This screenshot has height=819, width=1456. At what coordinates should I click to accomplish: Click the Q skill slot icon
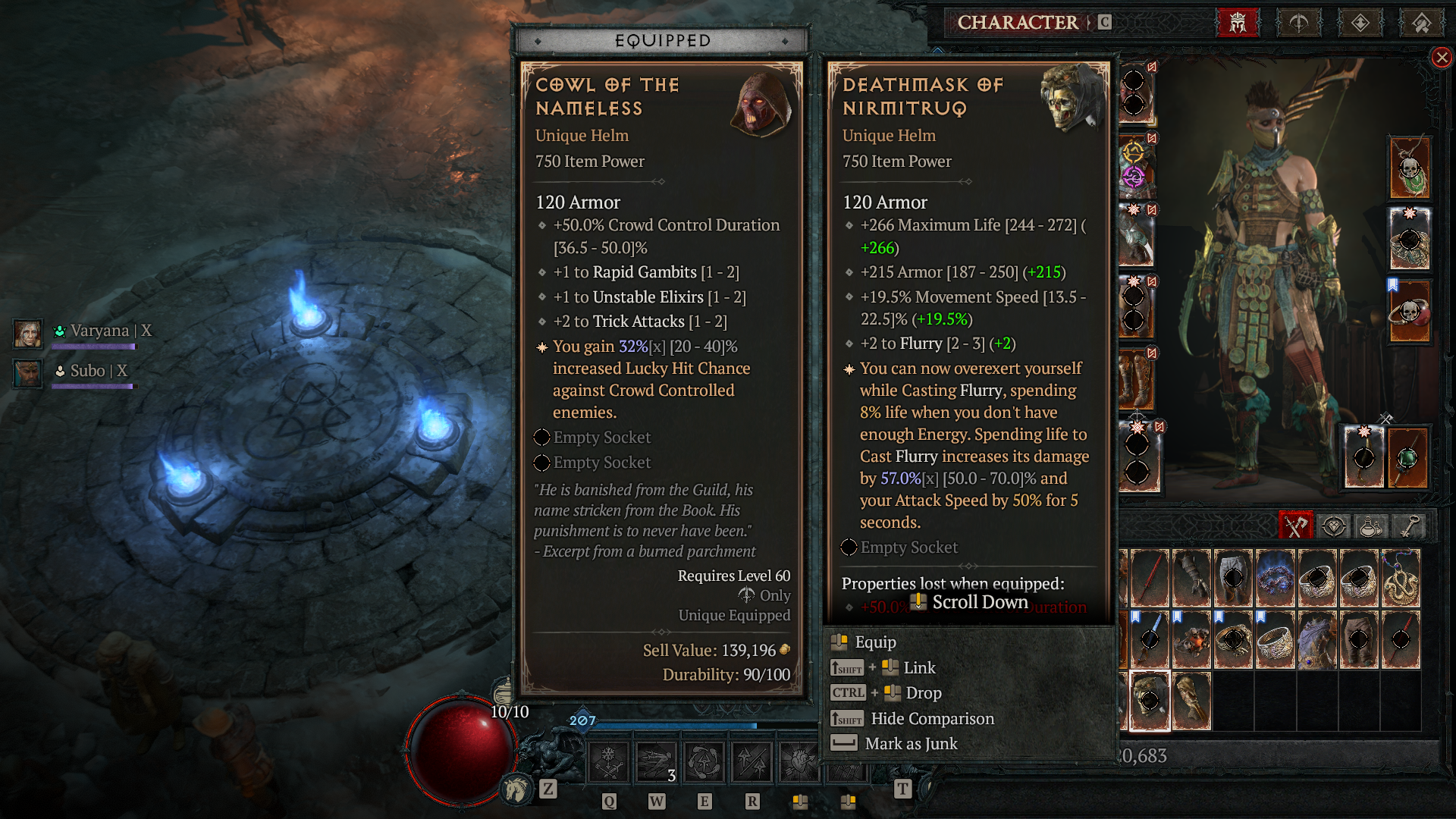click(607, 761)
